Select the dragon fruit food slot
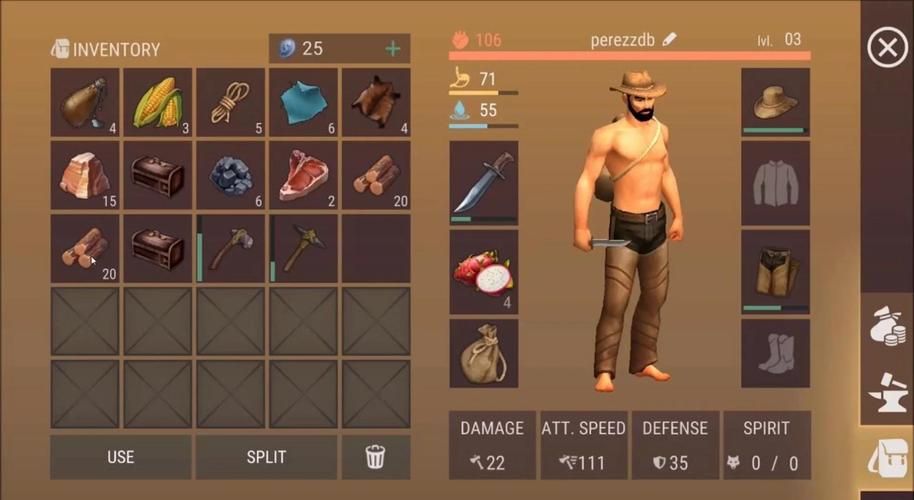This screenshot has width=914, height=500. pos(484,272)
